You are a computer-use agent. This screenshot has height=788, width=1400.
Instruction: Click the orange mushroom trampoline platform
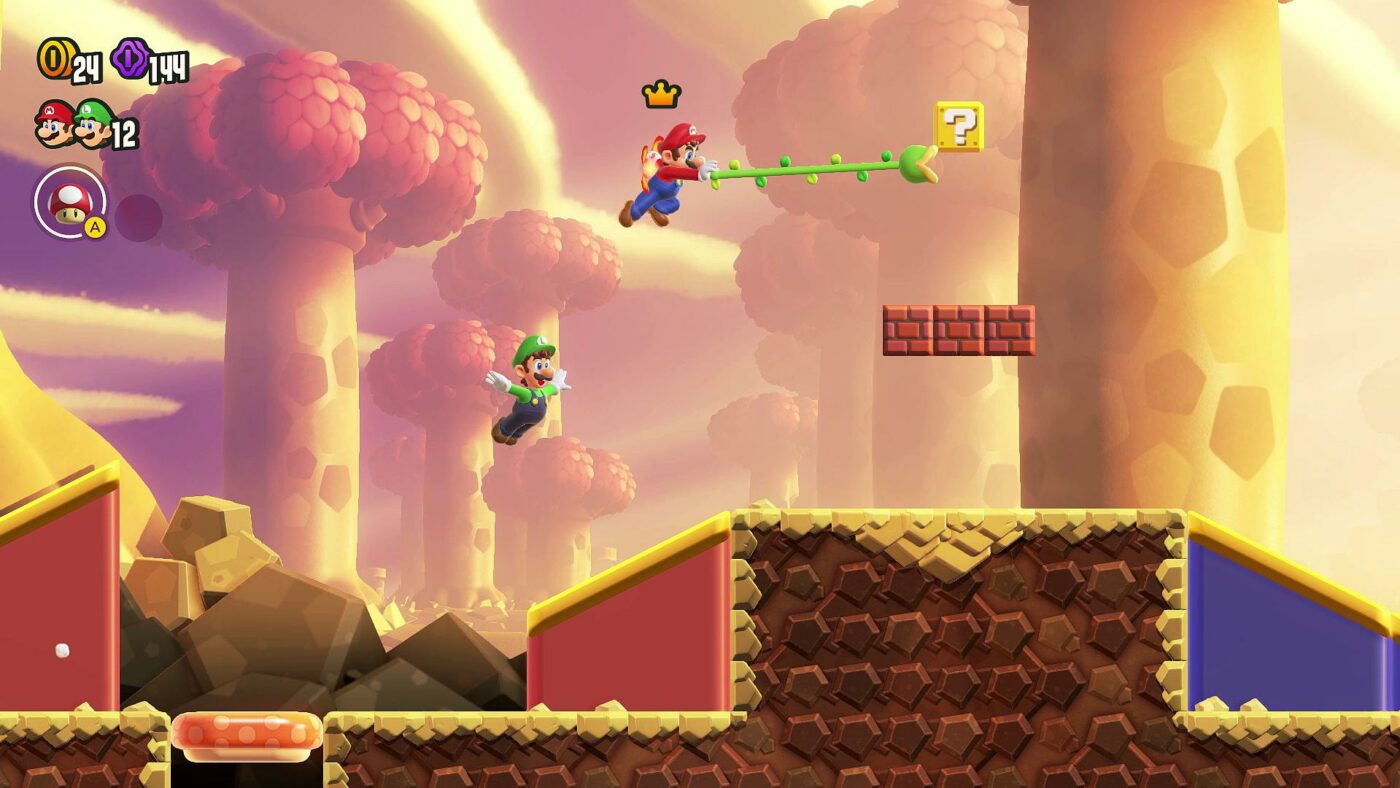pos(248,733)
